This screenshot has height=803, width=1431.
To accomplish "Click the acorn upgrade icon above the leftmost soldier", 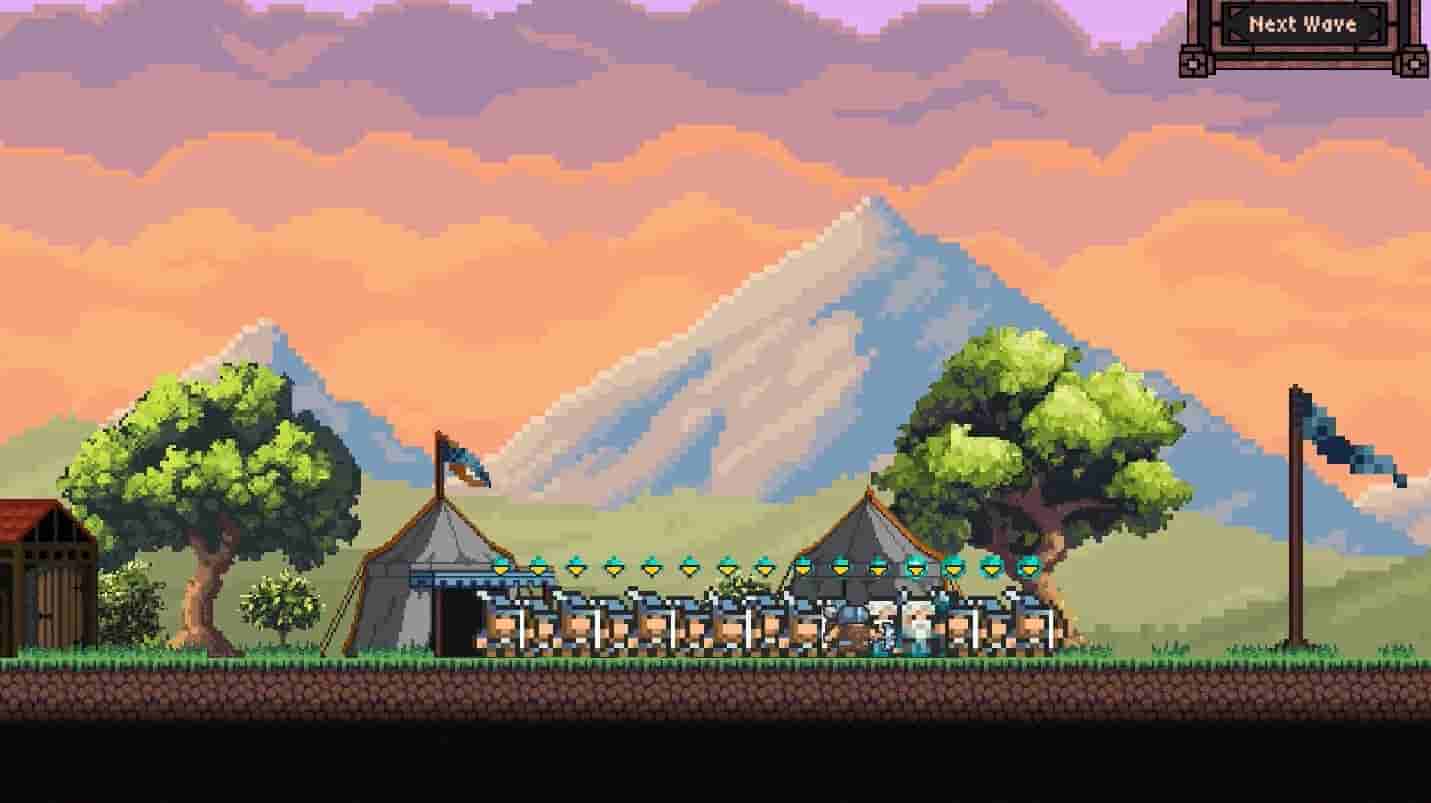I will (501, 568).
